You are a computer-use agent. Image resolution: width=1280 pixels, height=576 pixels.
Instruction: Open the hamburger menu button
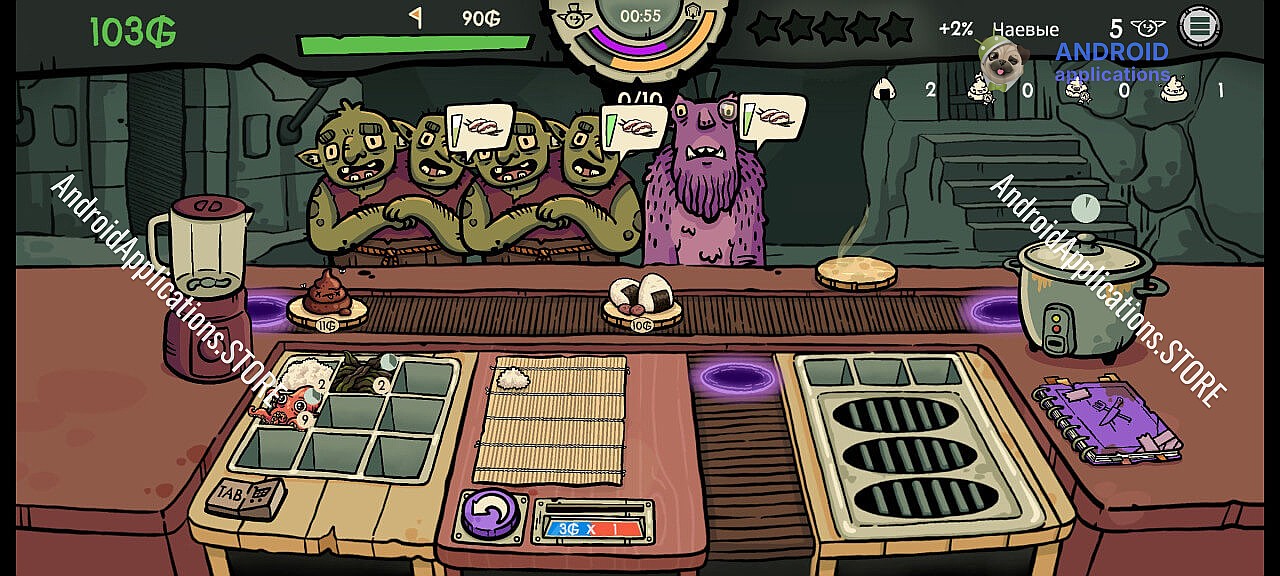coord(1200,26)
